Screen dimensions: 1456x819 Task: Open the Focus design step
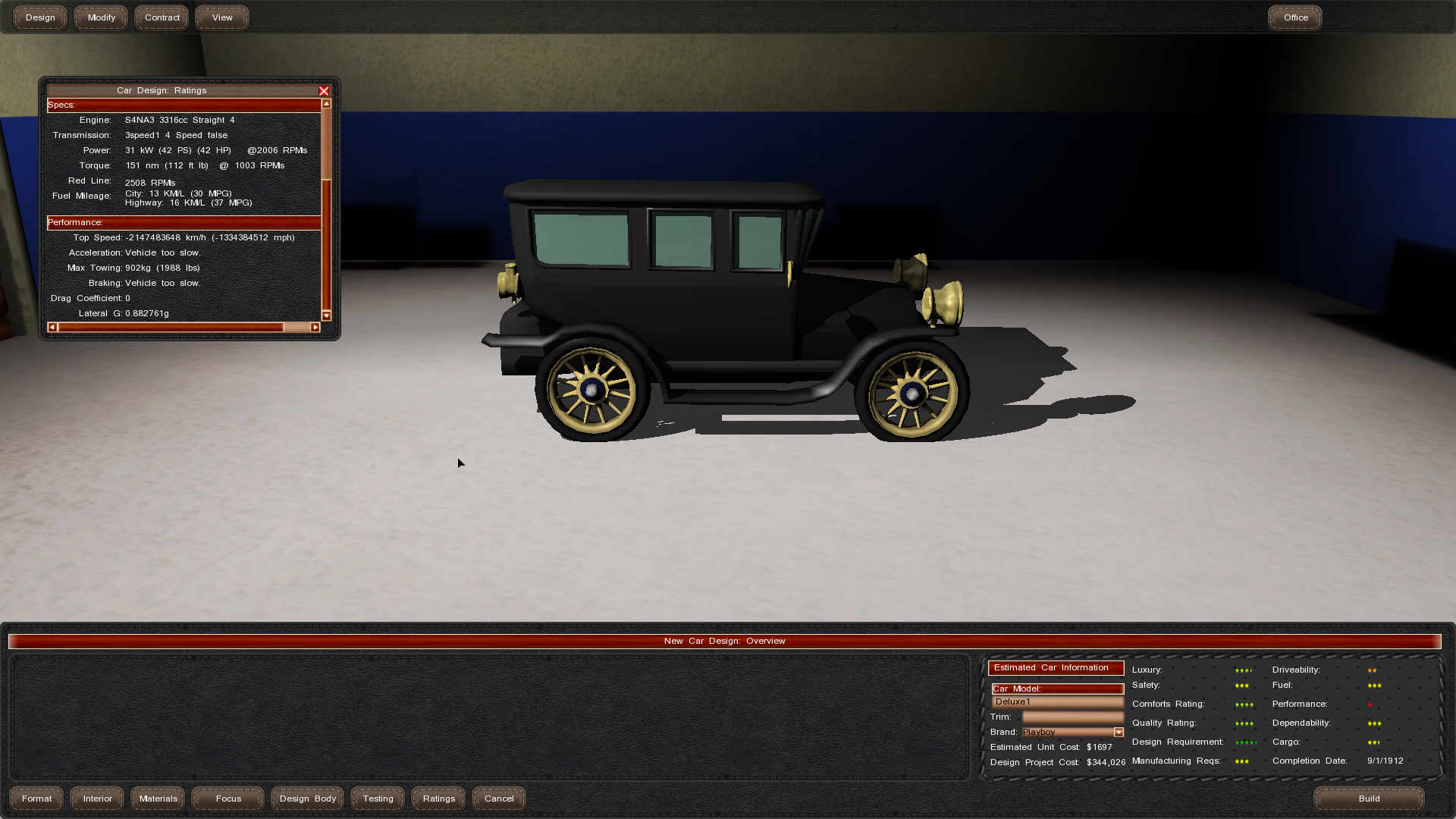click(x=228, y=799)
